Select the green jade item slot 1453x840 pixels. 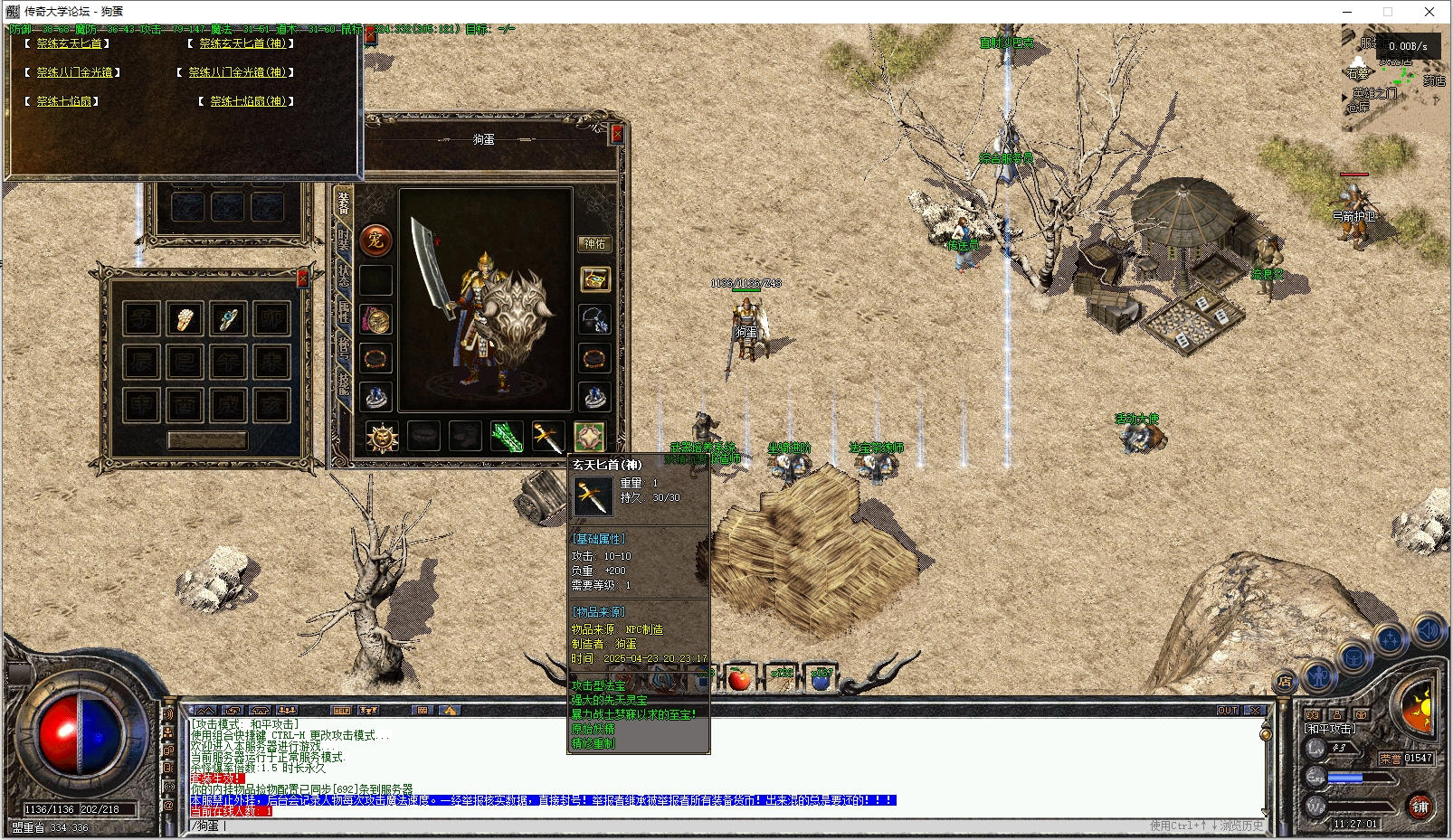[506, 438]
